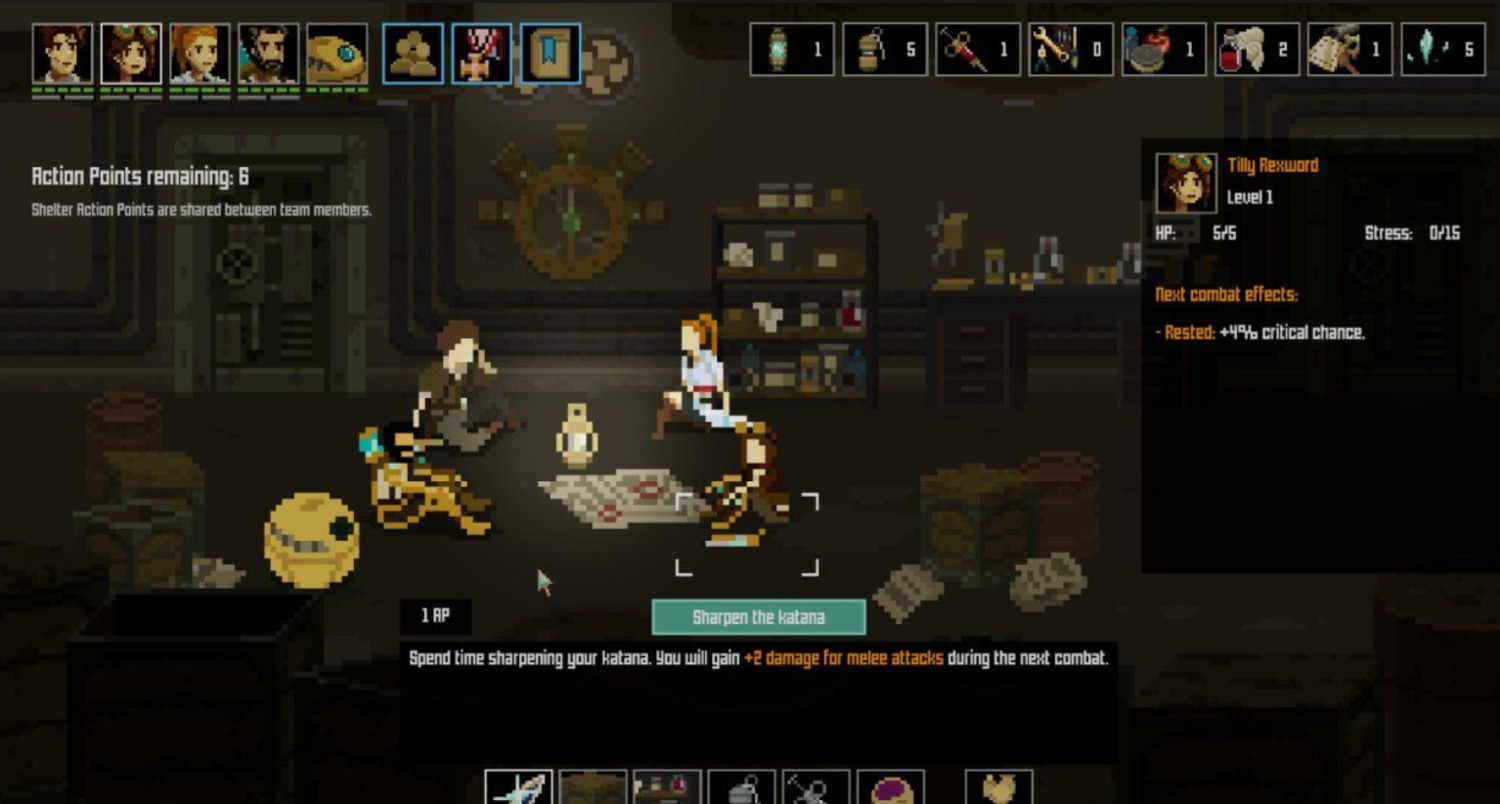This screenshot has width=1500, height=804.
Task: Open the party group icon
Action: pyautogui.click(x=413, y=54)
